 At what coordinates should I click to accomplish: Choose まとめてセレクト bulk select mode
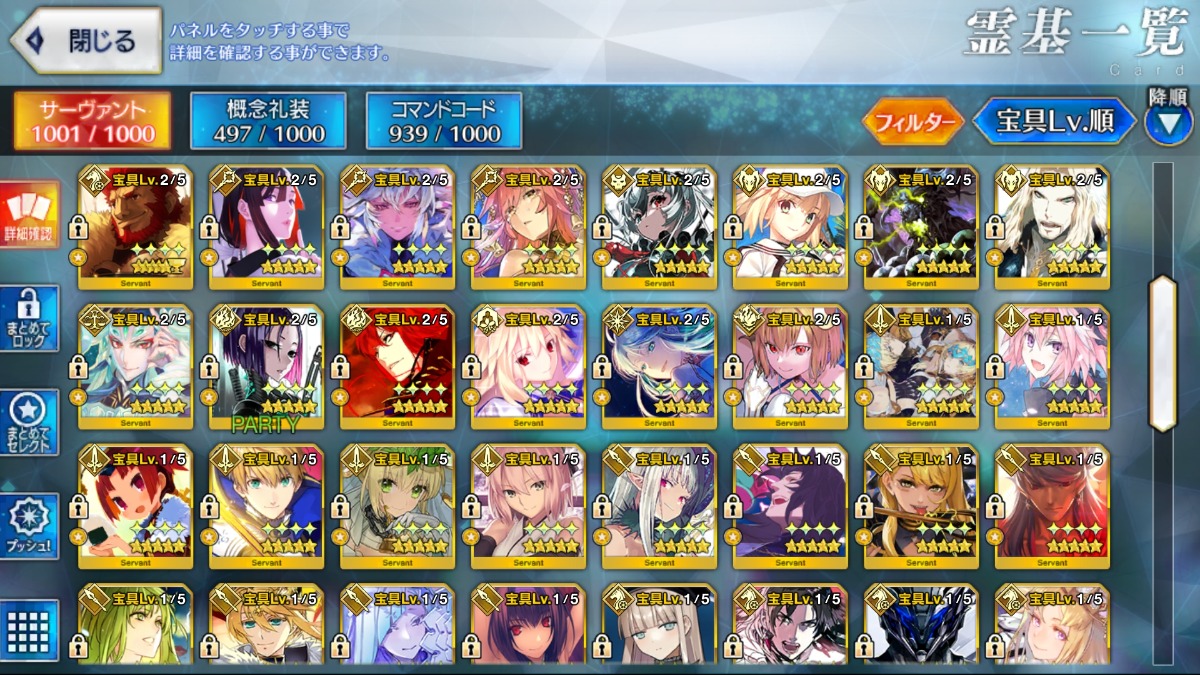pyautogui.click(x=29, y=423)
